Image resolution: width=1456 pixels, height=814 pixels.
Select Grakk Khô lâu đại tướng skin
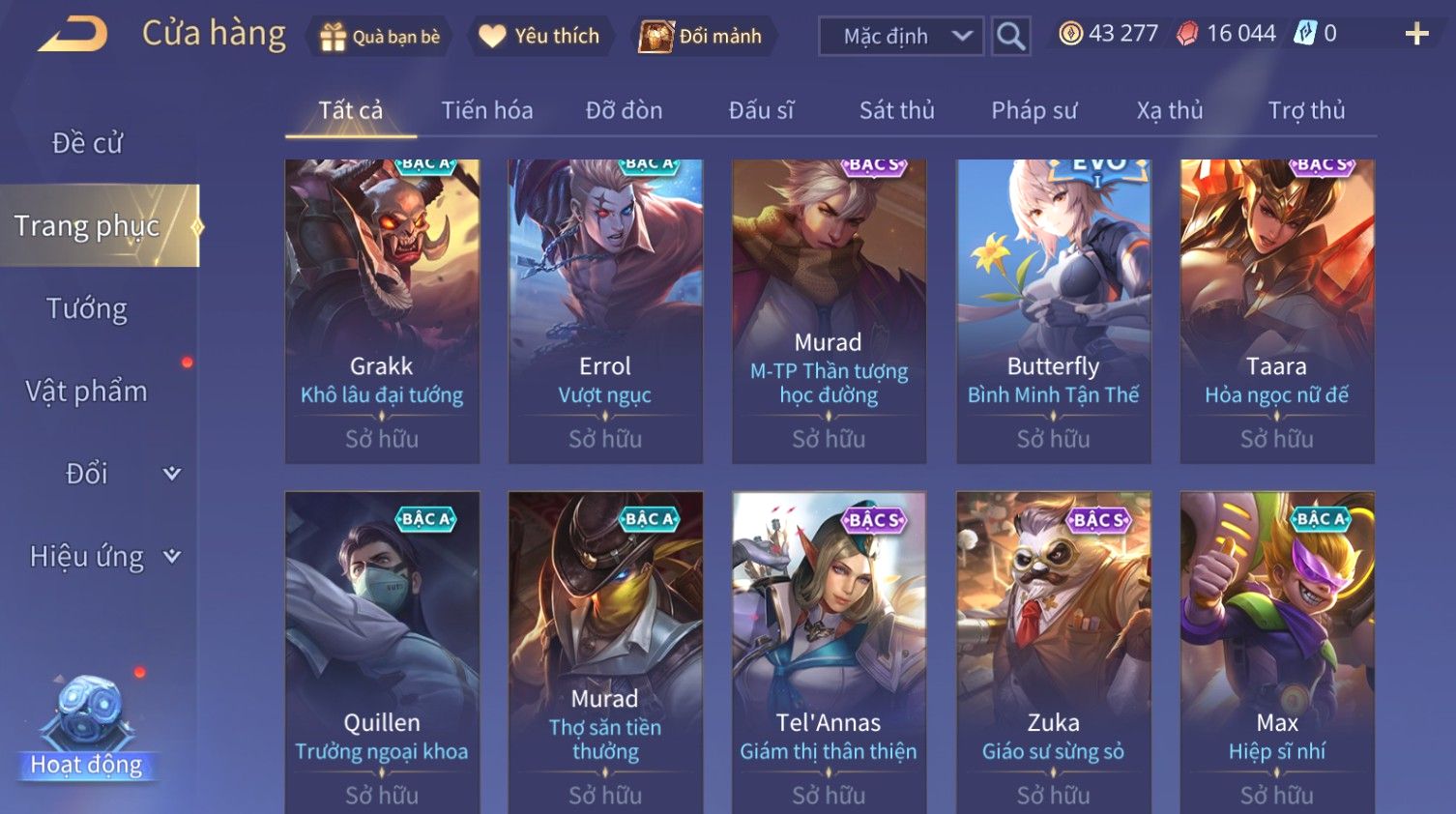click(382, 310)
